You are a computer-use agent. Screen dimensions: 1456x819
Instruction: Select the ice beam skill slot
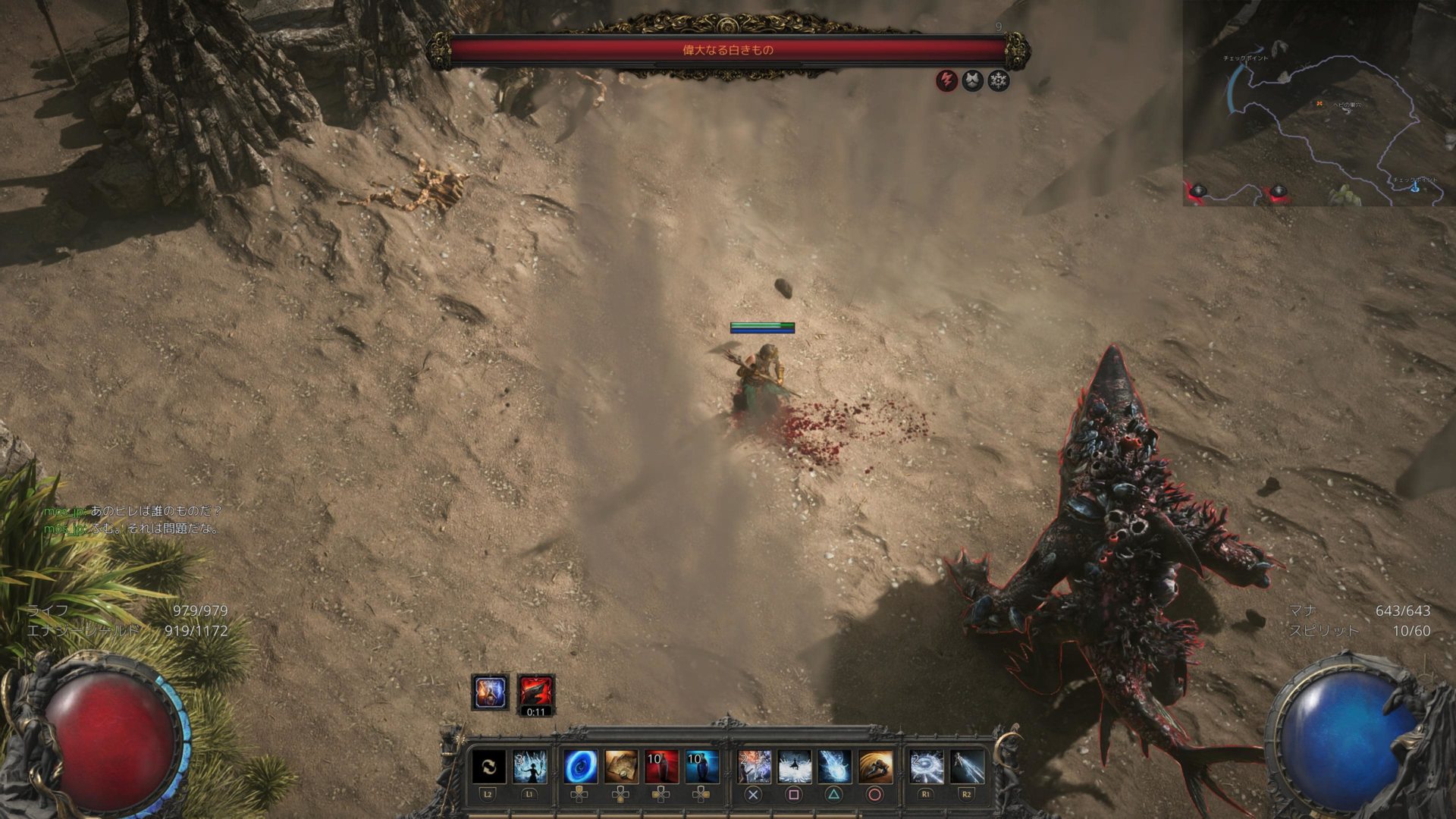[967, 767]
